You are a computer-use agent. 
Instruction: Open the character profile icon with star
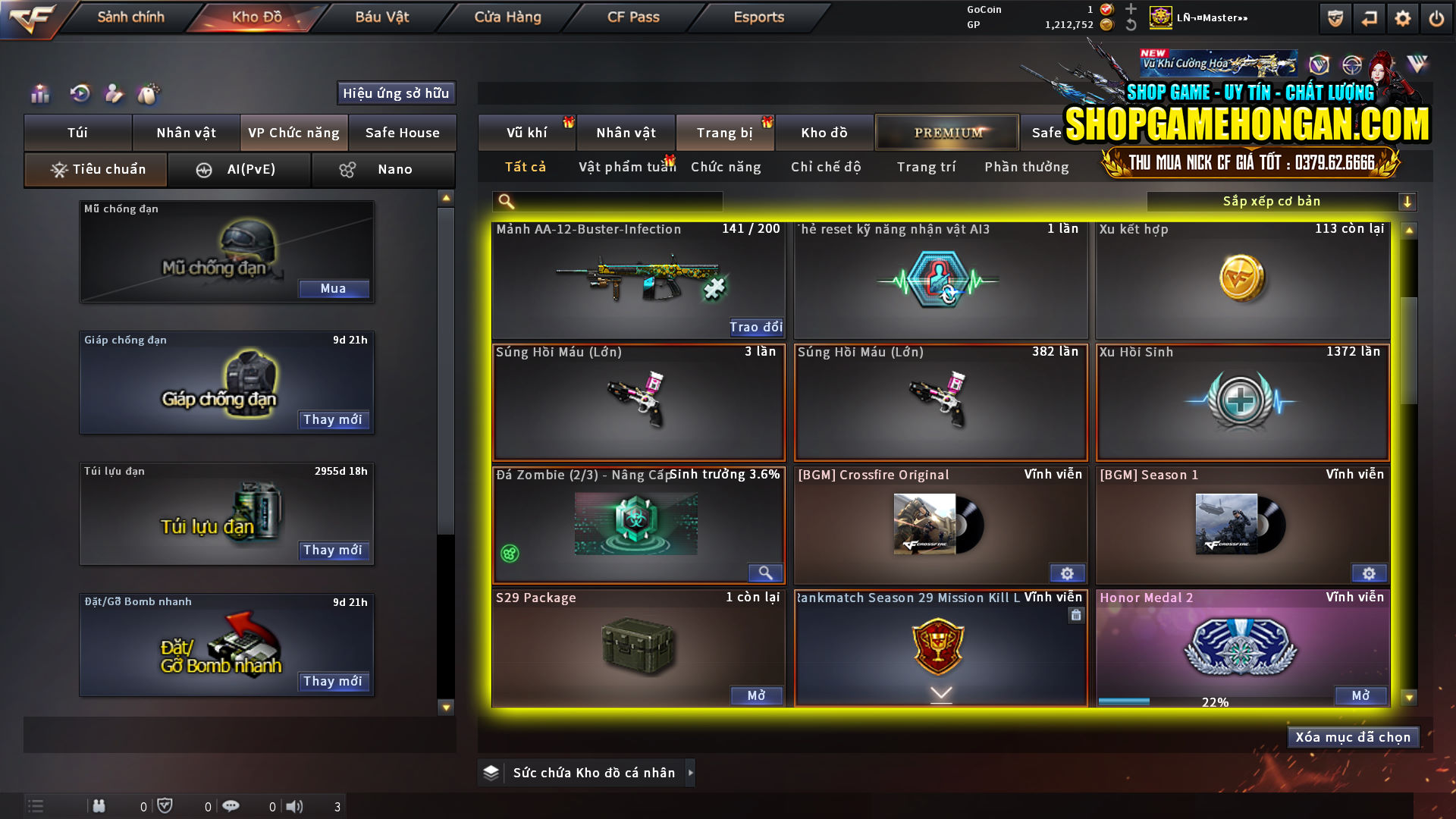coord(114,94)
